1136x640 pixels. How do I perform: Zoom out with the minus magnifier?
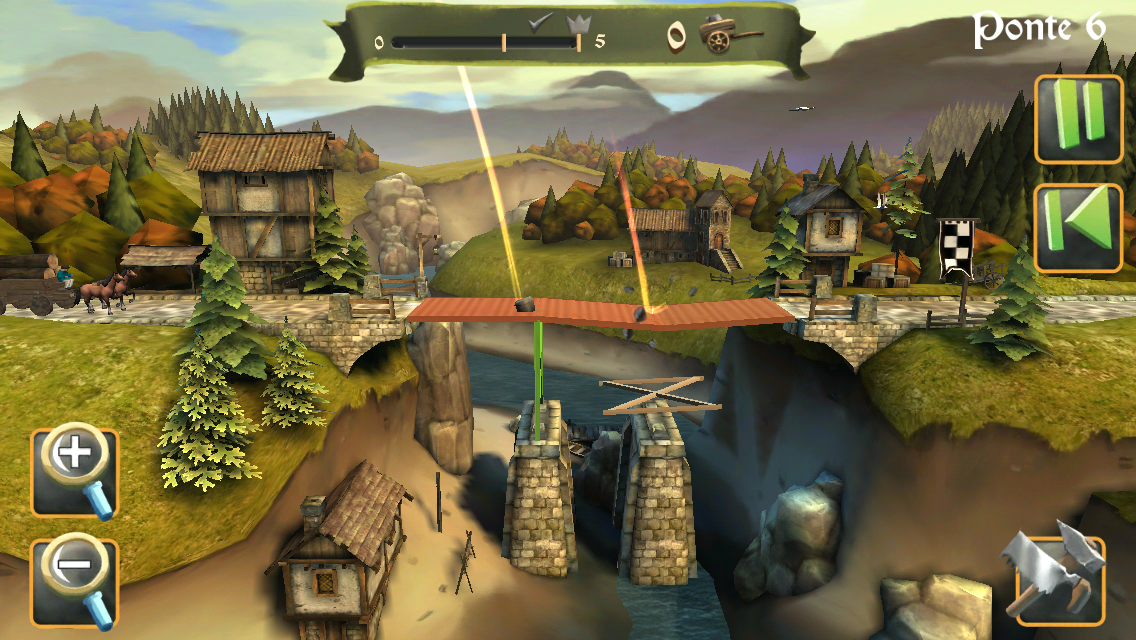(x=75, y=583)
